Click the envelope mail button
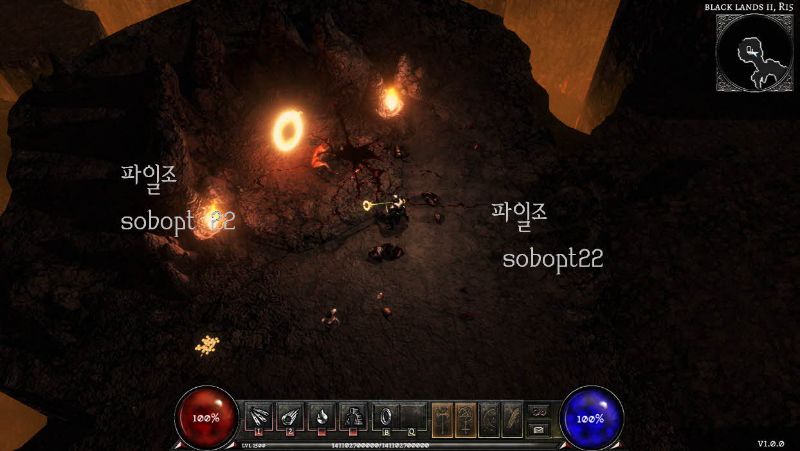Image resolution: width=800 pixels, height=451 pixels. 539,428
